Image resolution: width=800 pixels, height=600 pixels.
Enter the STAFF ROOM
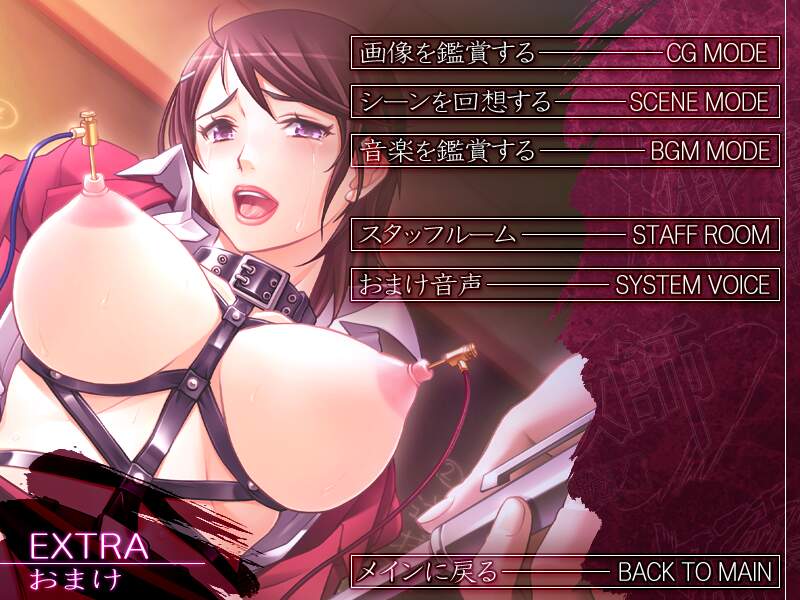(x=563, y=235)
